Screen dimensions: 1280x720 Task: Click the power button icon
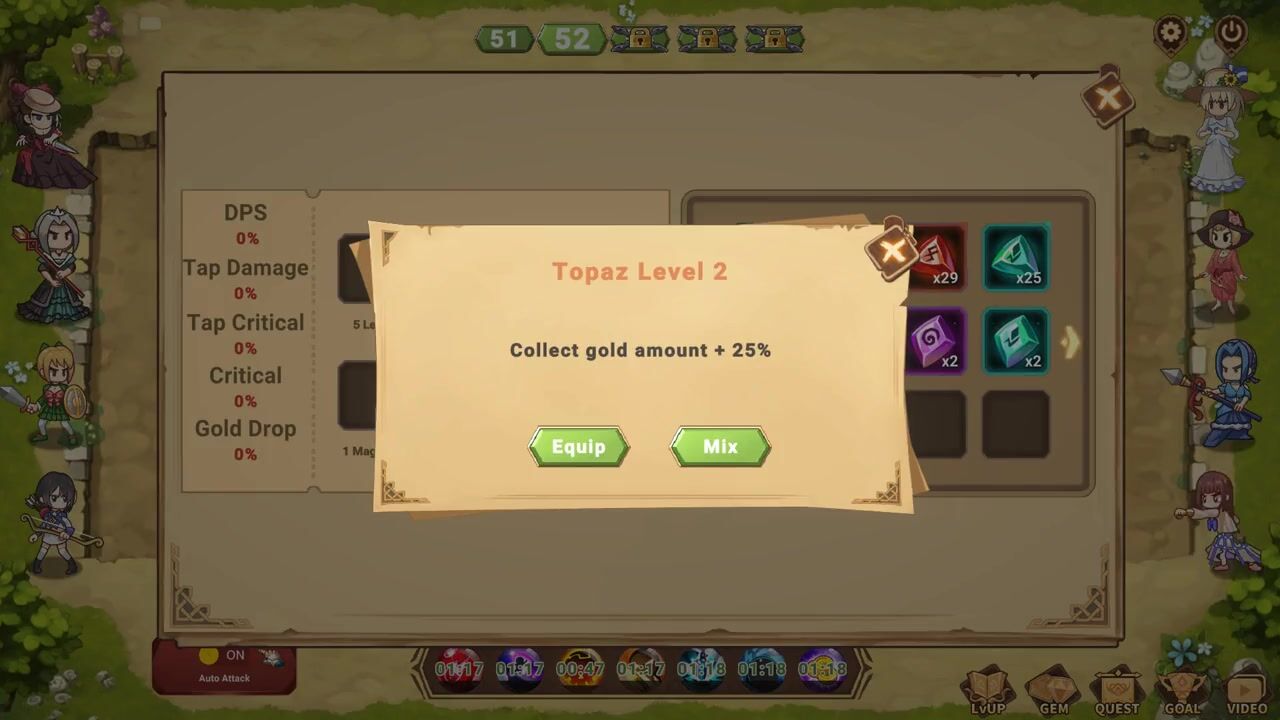click(1231, 33)
